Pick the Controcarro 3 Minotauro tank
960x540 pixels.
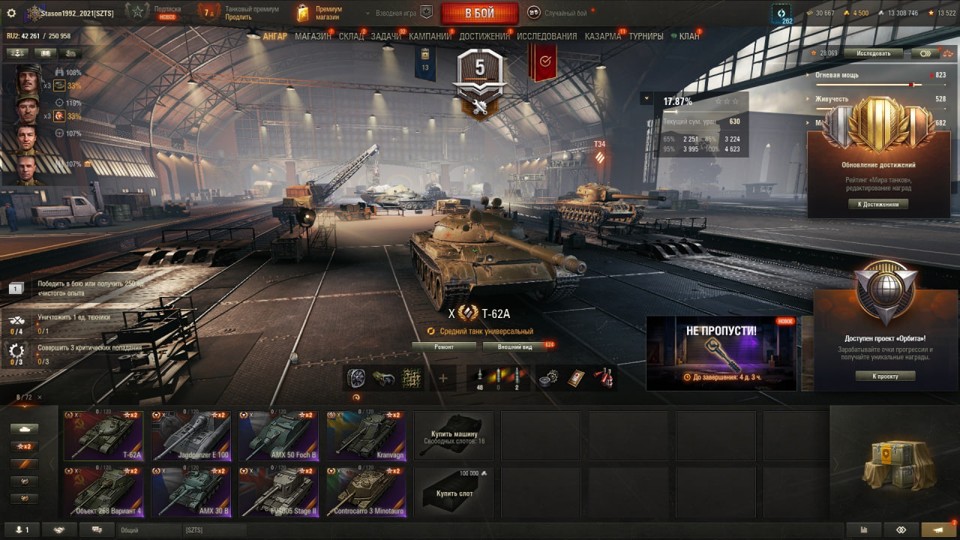pos(366,491)
